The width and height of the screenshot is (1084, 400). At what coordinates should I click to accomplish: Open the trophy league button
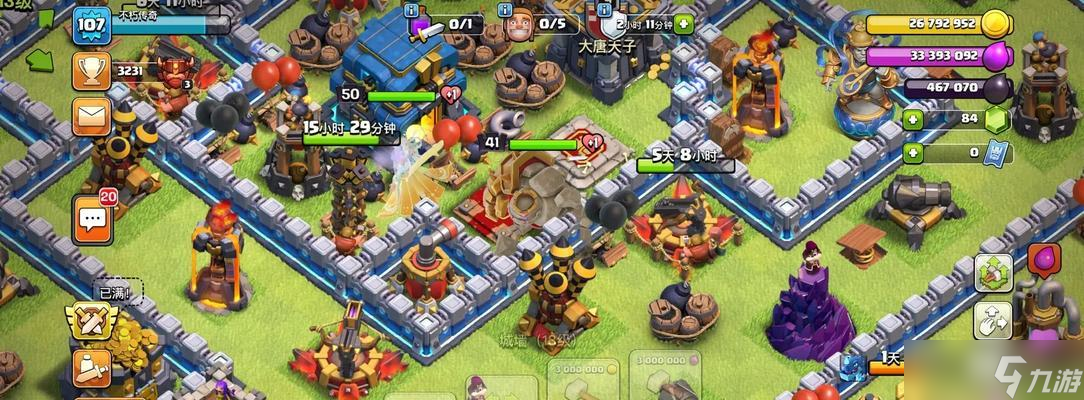coord(91,71)
